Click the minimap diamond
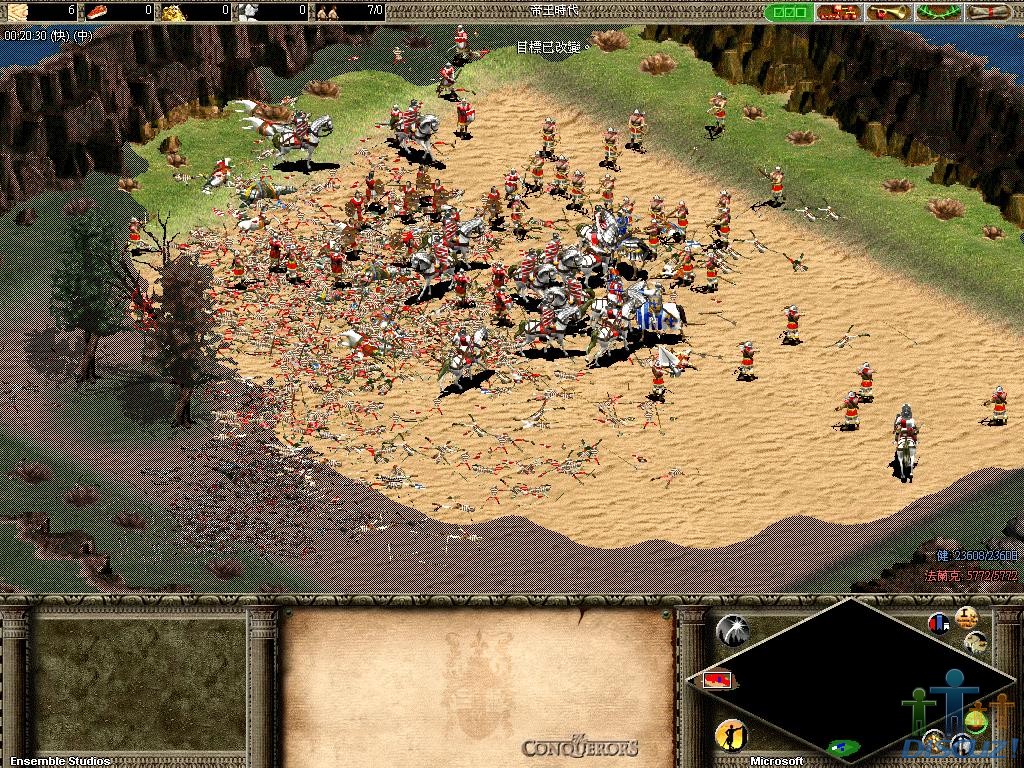1024x768 pixels. pyautogui.click(x=850, y=680)
